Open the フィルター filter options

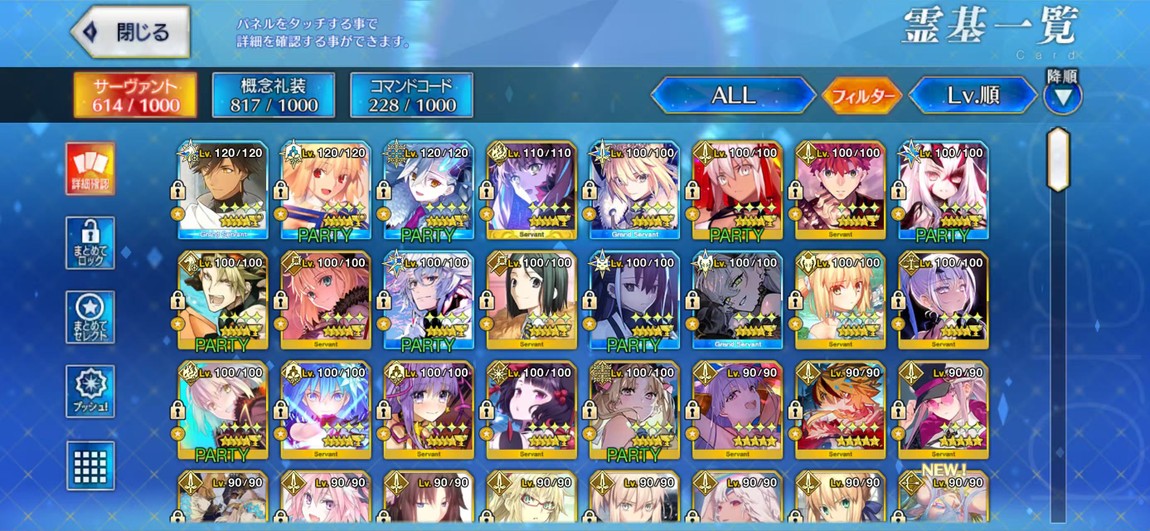861,96
